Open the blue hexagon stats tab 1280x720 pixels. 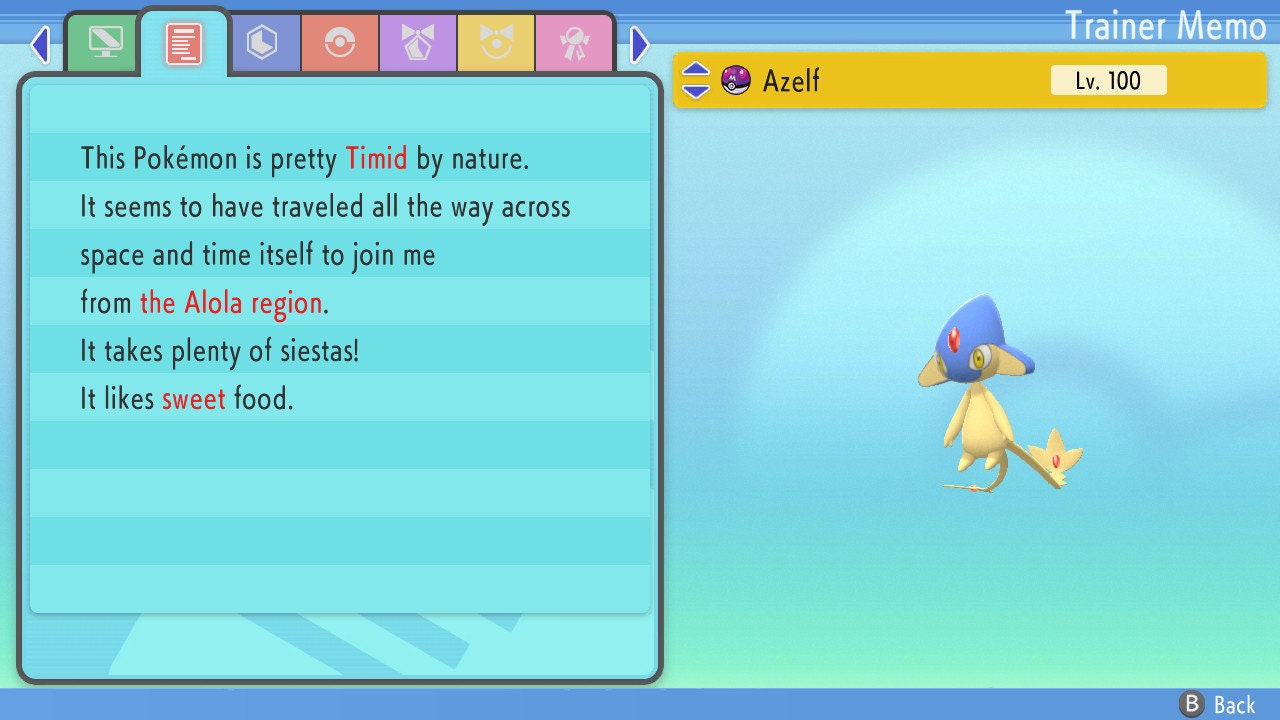[262, 42]
